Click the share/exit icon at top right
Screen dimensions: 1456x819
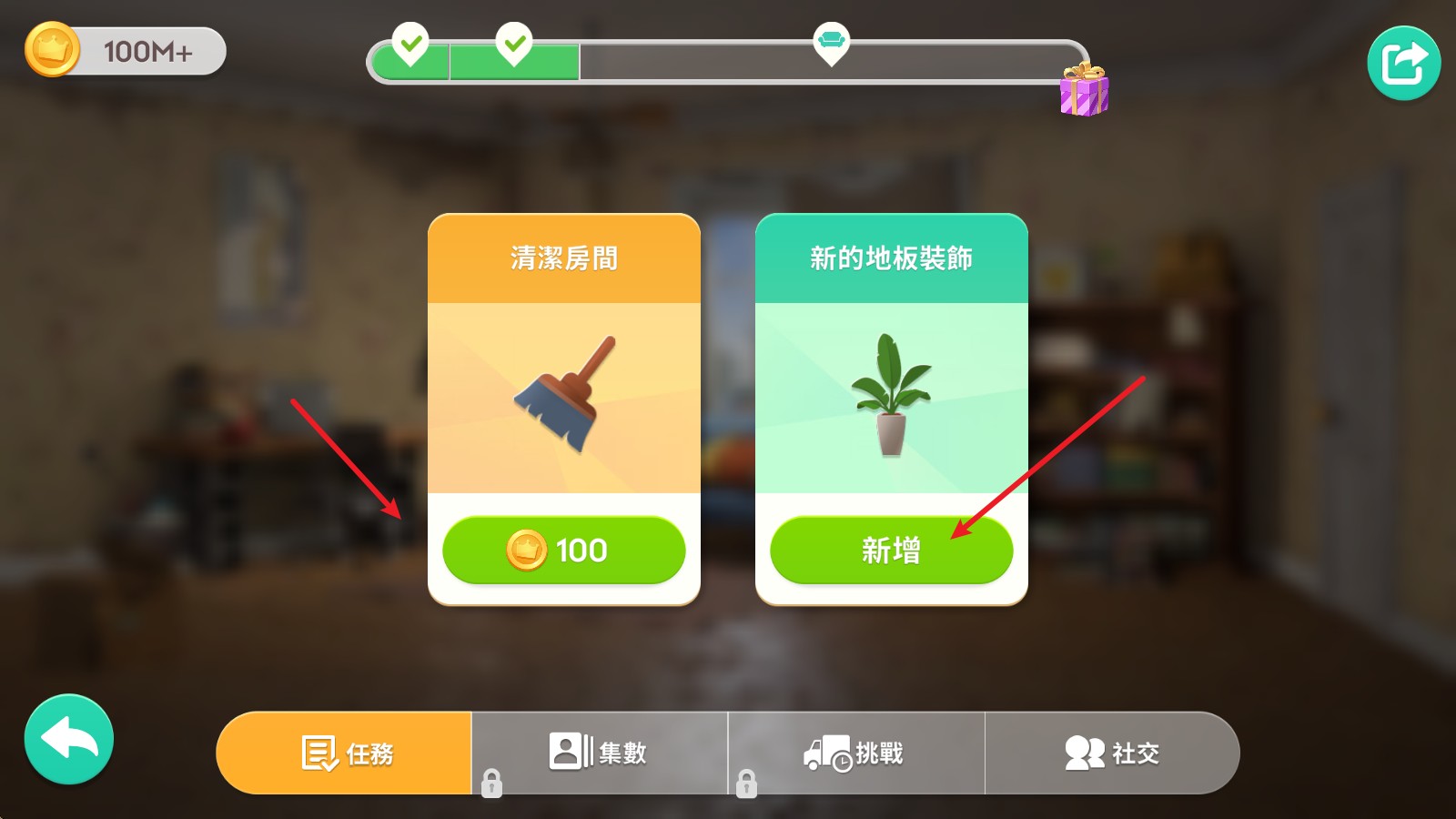pyautogui.click(x=1402, y=60)
